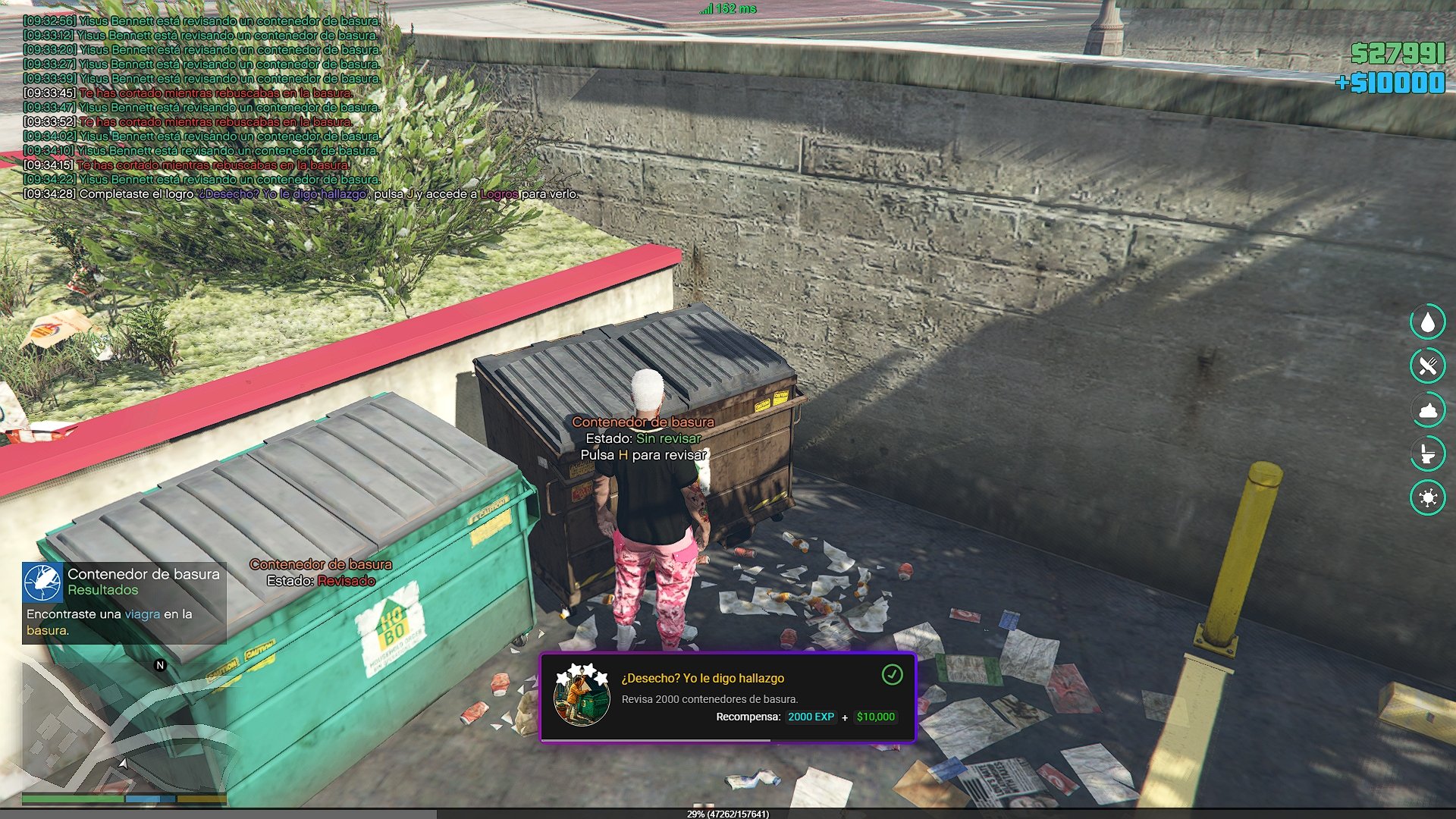Screen dimensions: 1456x819
Task: Click the water drop thirst icon
Action: (1427, 322)
